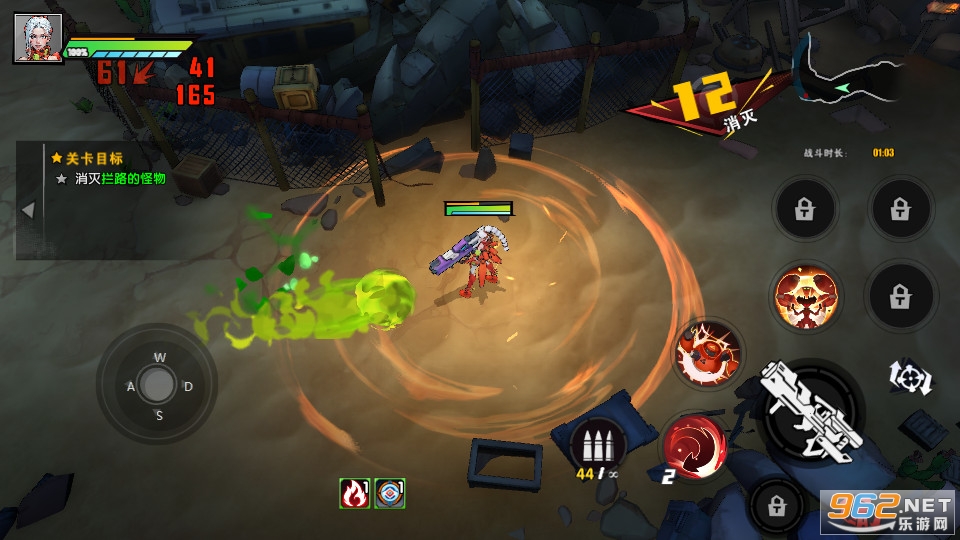Tap the white-haired character portrait
The image size is (960, 540).
[x=37, y=39]
